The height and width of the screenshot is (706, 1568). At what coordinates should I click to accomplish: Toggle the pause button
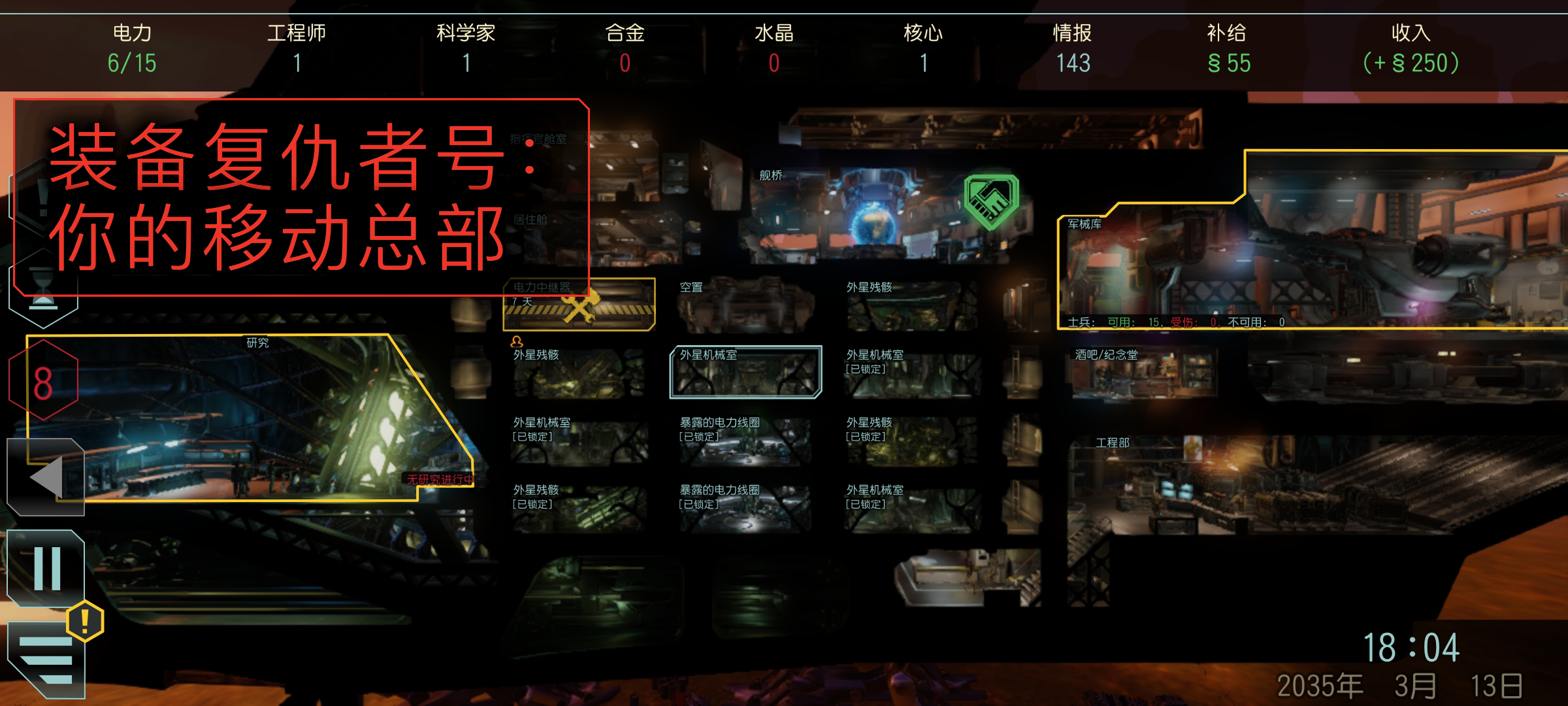point(44,569)
